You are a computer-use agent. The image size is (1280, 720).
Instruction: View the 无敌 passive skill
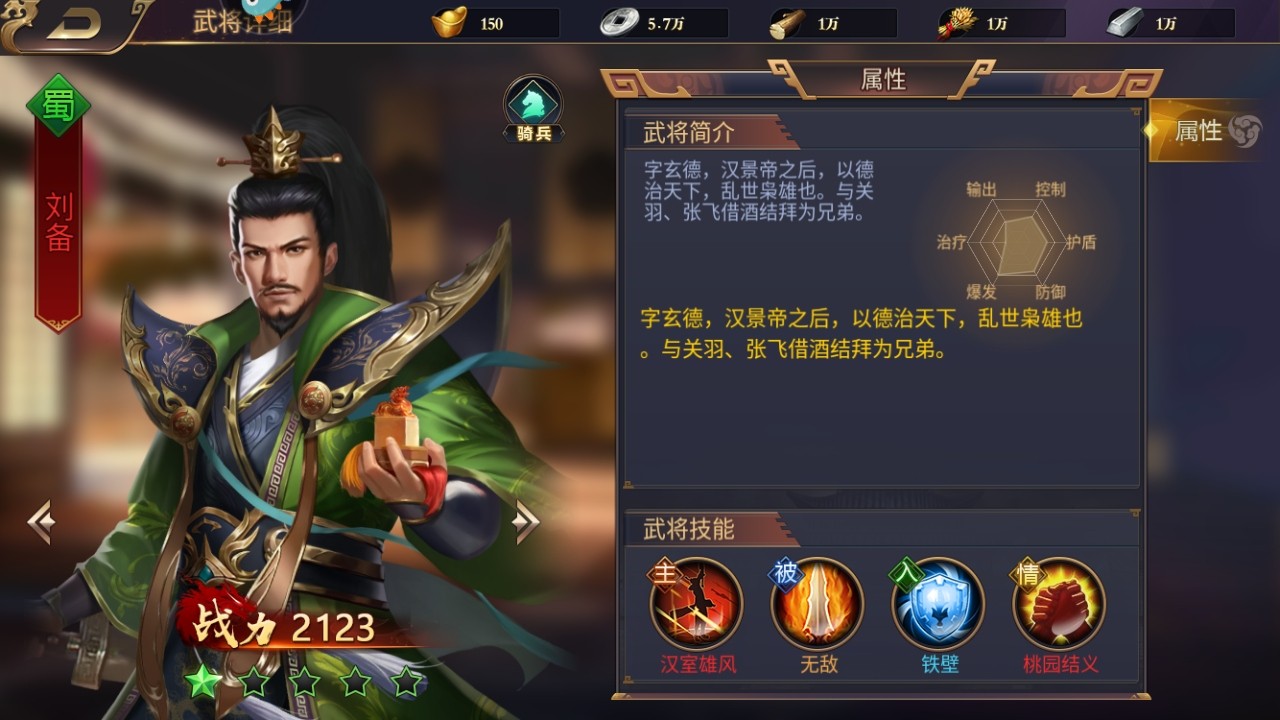pos(818,604)
